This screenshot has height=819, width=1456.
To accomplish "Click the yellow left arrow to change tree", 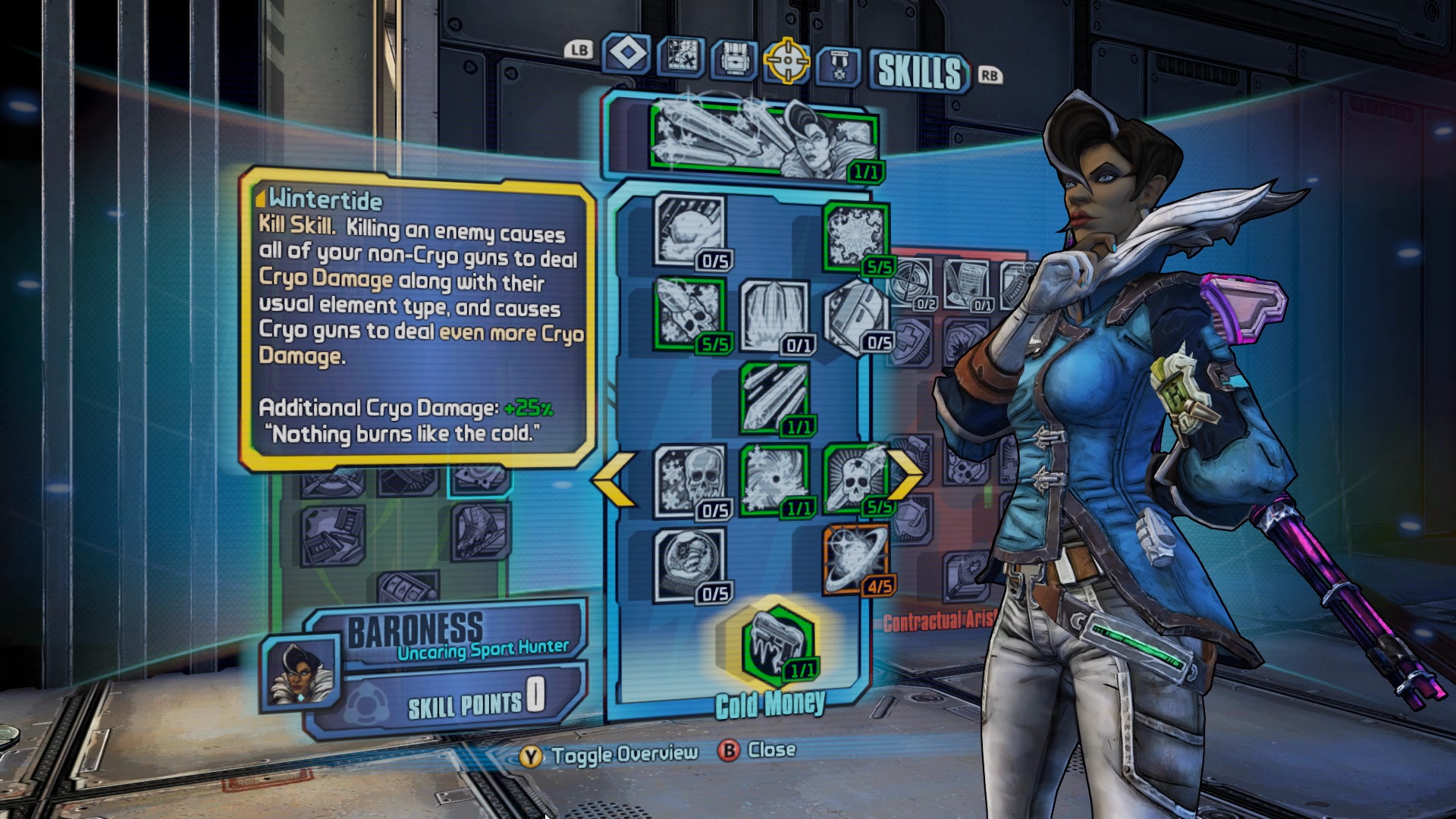I will (x=614, y=479).
